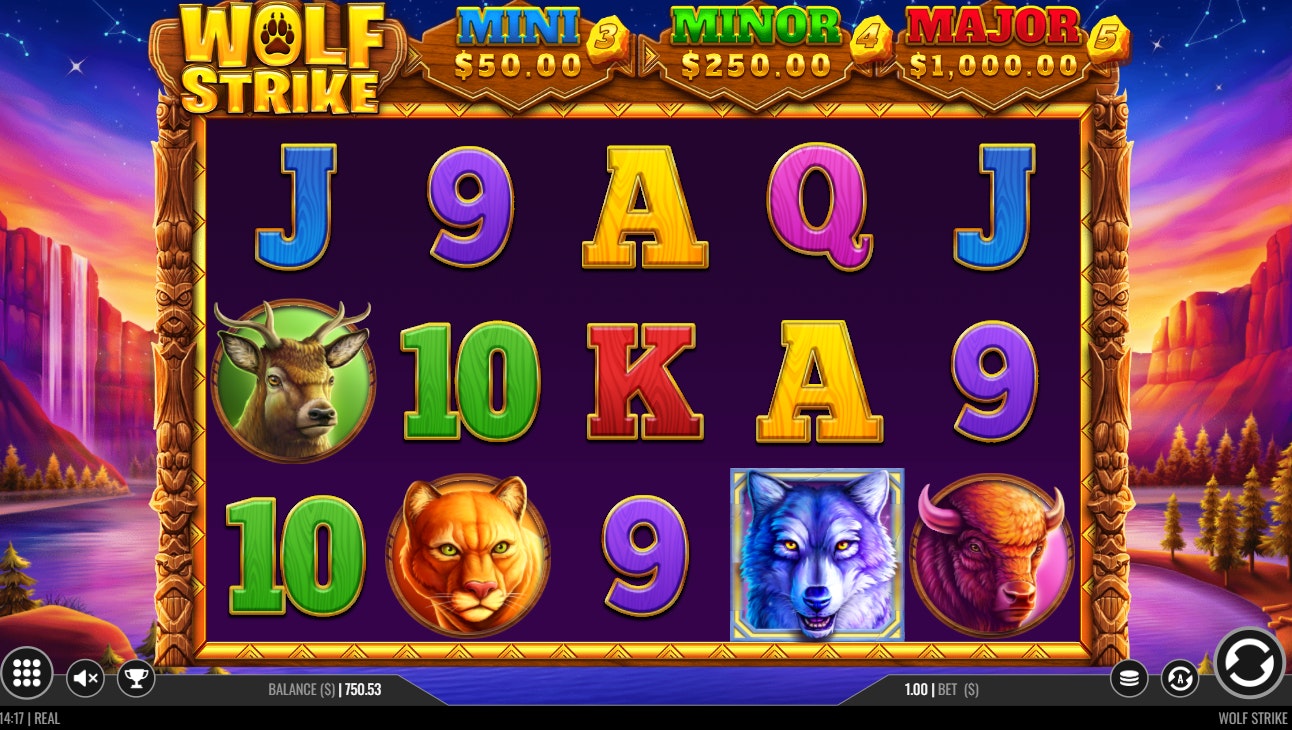Open the grid menu in bottom left corner
The width and height of the screenshot is (1292, 730).
(28, 677)
